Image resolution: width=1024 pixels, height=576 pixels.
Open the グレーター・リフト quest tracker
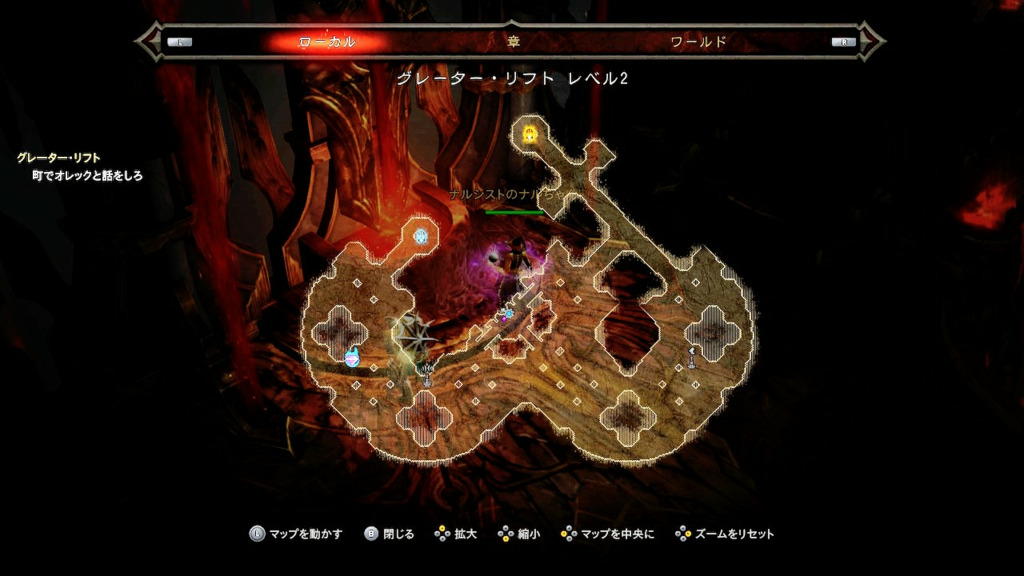tap(58, 158)
